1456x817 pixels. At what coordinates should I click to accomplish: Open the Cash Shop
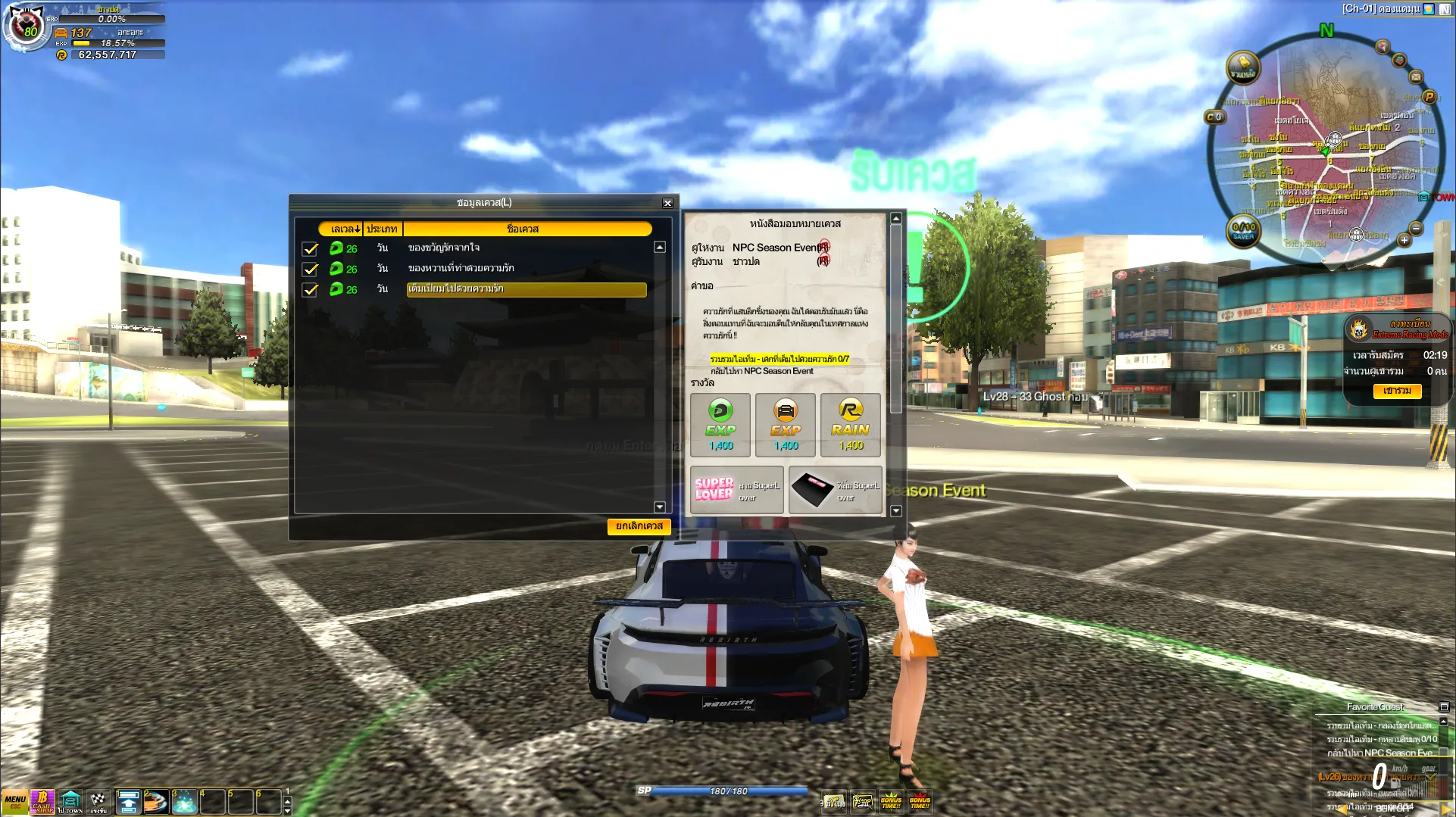(42, 801)
